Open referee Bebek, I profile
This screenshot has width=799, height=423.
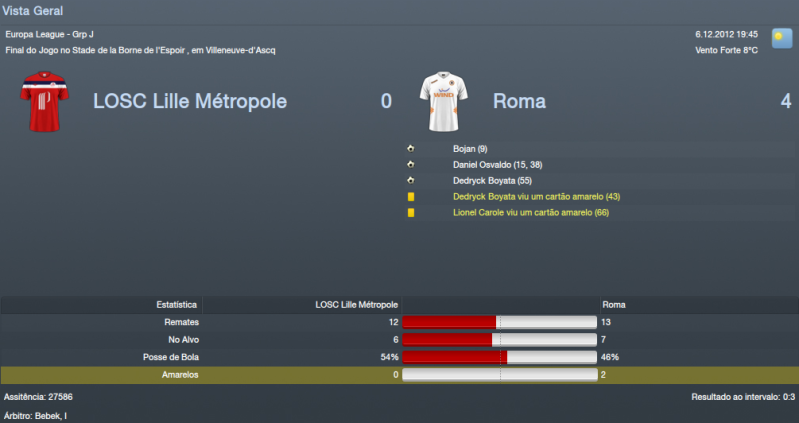(x=53, y=415)
